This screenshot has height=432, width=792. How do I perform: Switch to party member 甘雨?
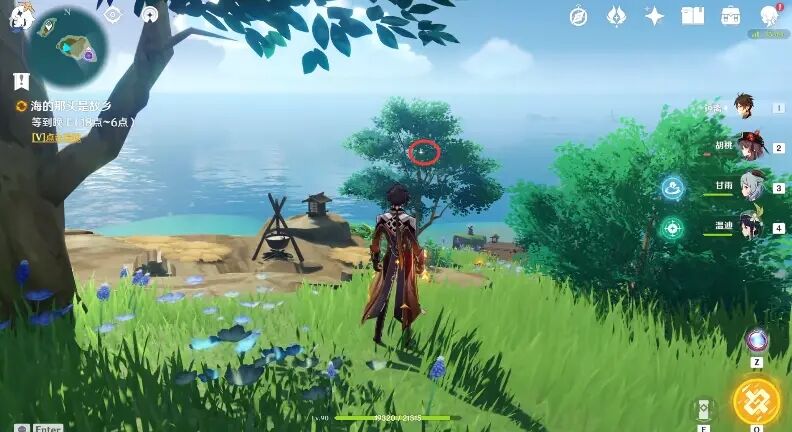[750, 187]
